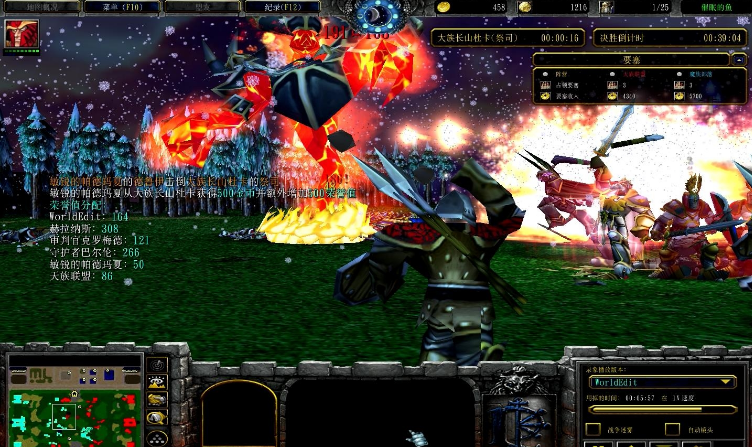Click the replay progress slider
Image resolution: width=752 pixels, height=447 pixels.
[x=662, y=411]
